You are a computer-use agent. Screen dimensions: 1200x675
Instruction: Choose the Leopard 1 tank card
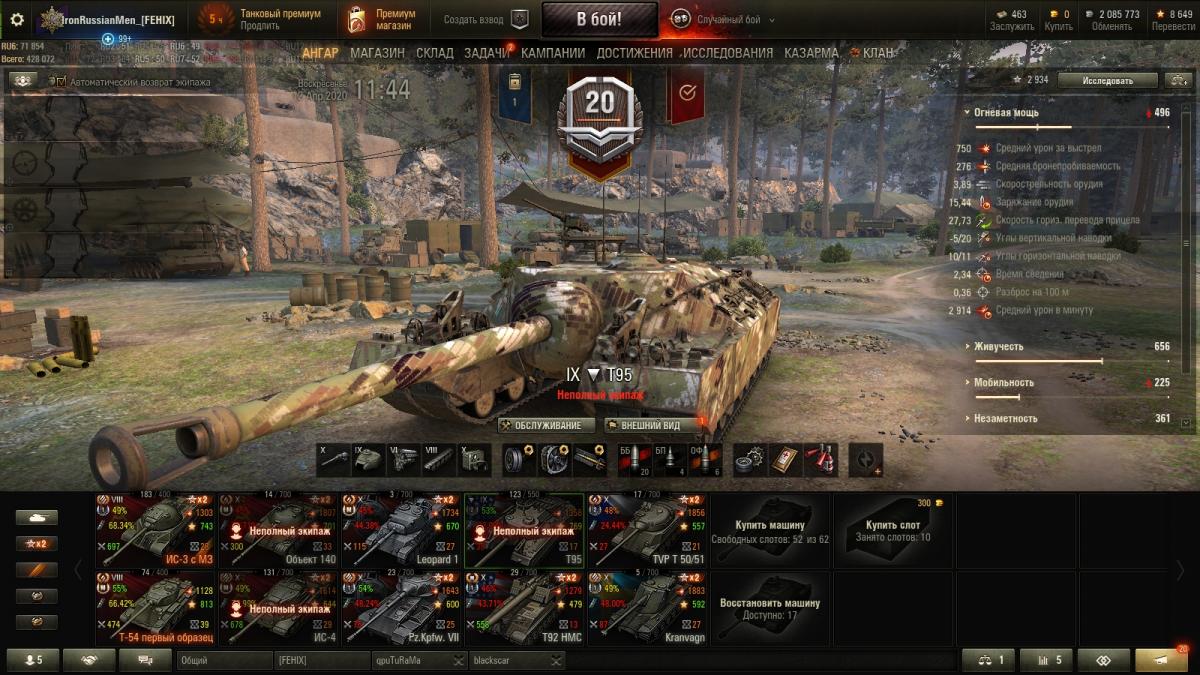click(400, 530)
